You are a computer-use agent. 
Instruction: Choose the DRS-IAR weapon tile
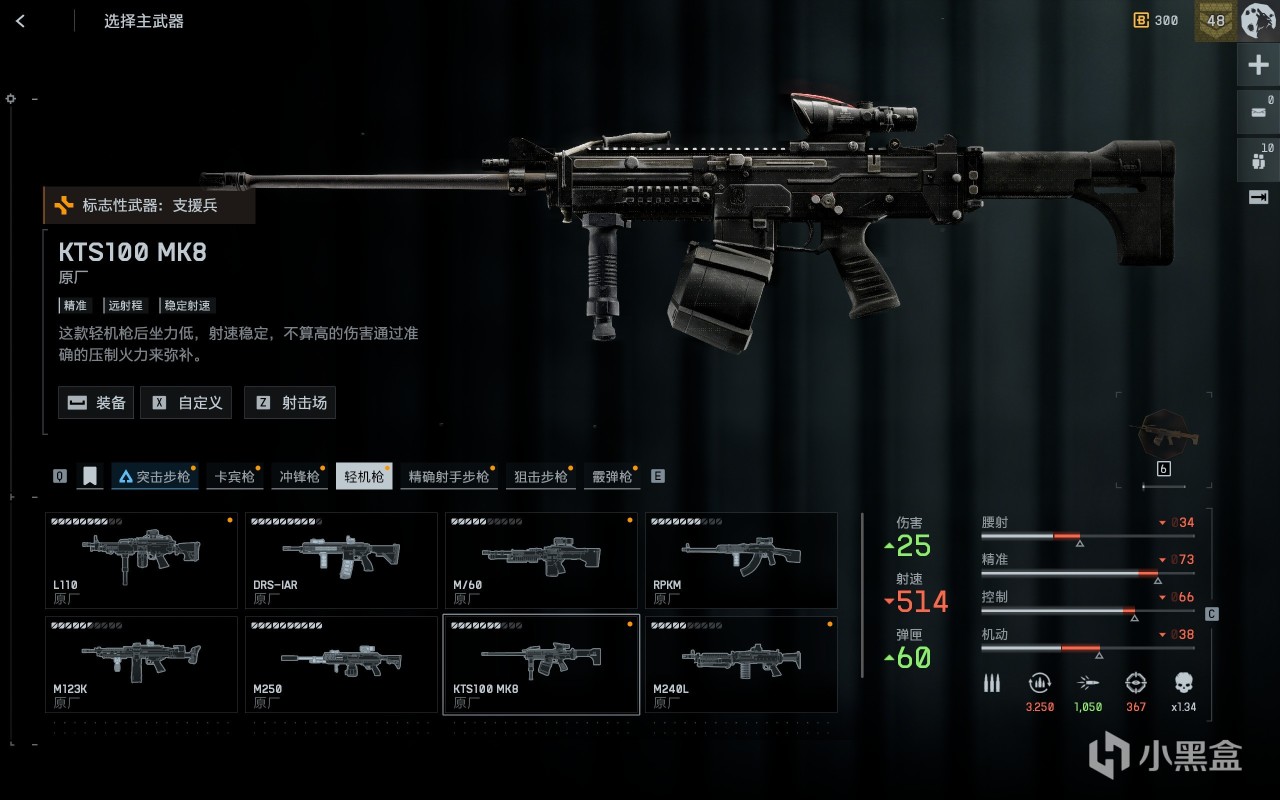pos(341,560)
